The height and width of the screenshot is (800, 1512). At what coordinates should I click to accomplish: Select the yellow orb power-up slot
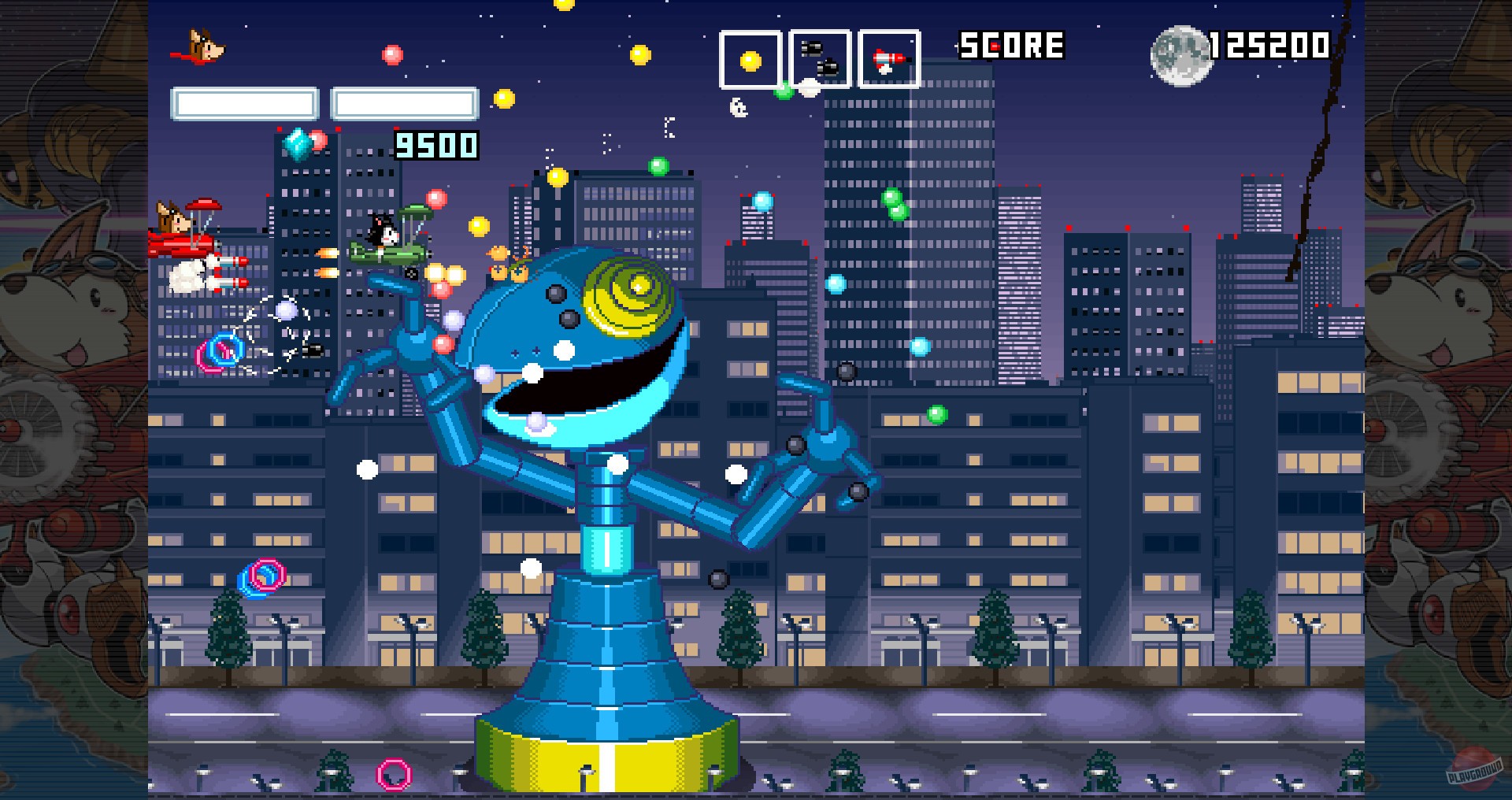[x=750, y=57]
